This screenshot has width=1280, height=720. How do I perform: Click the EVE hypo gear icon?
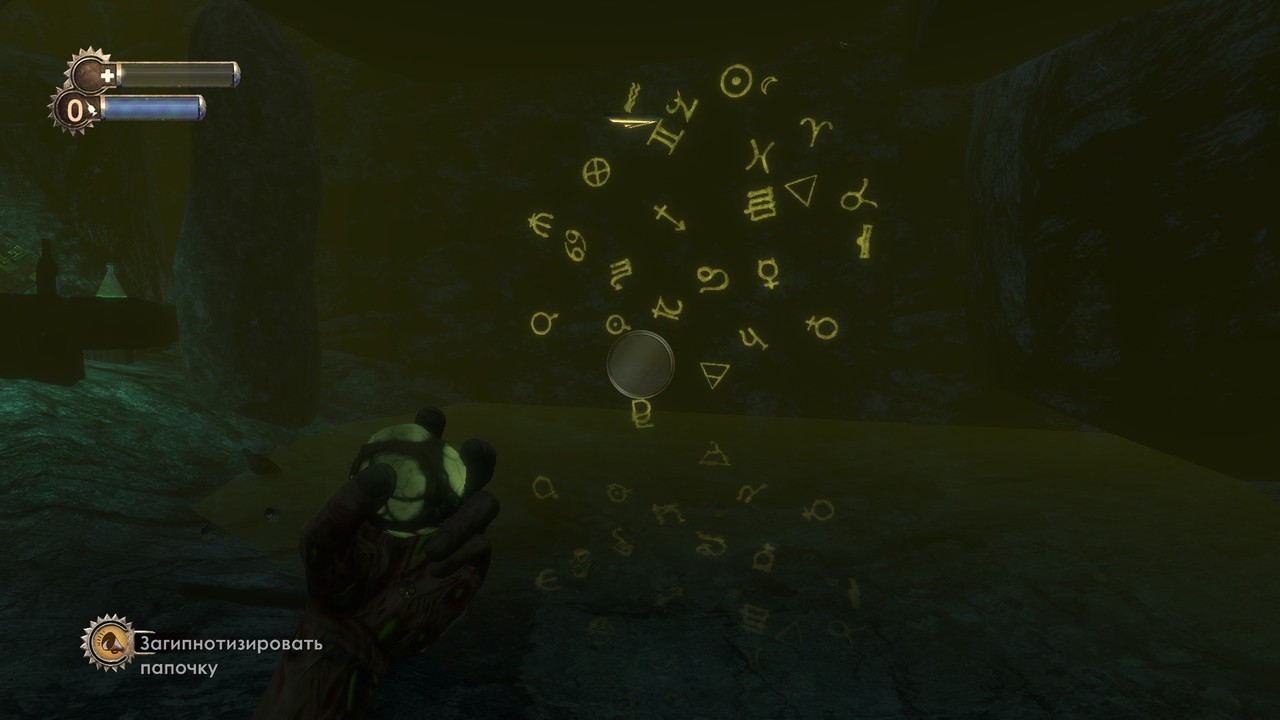75,109
